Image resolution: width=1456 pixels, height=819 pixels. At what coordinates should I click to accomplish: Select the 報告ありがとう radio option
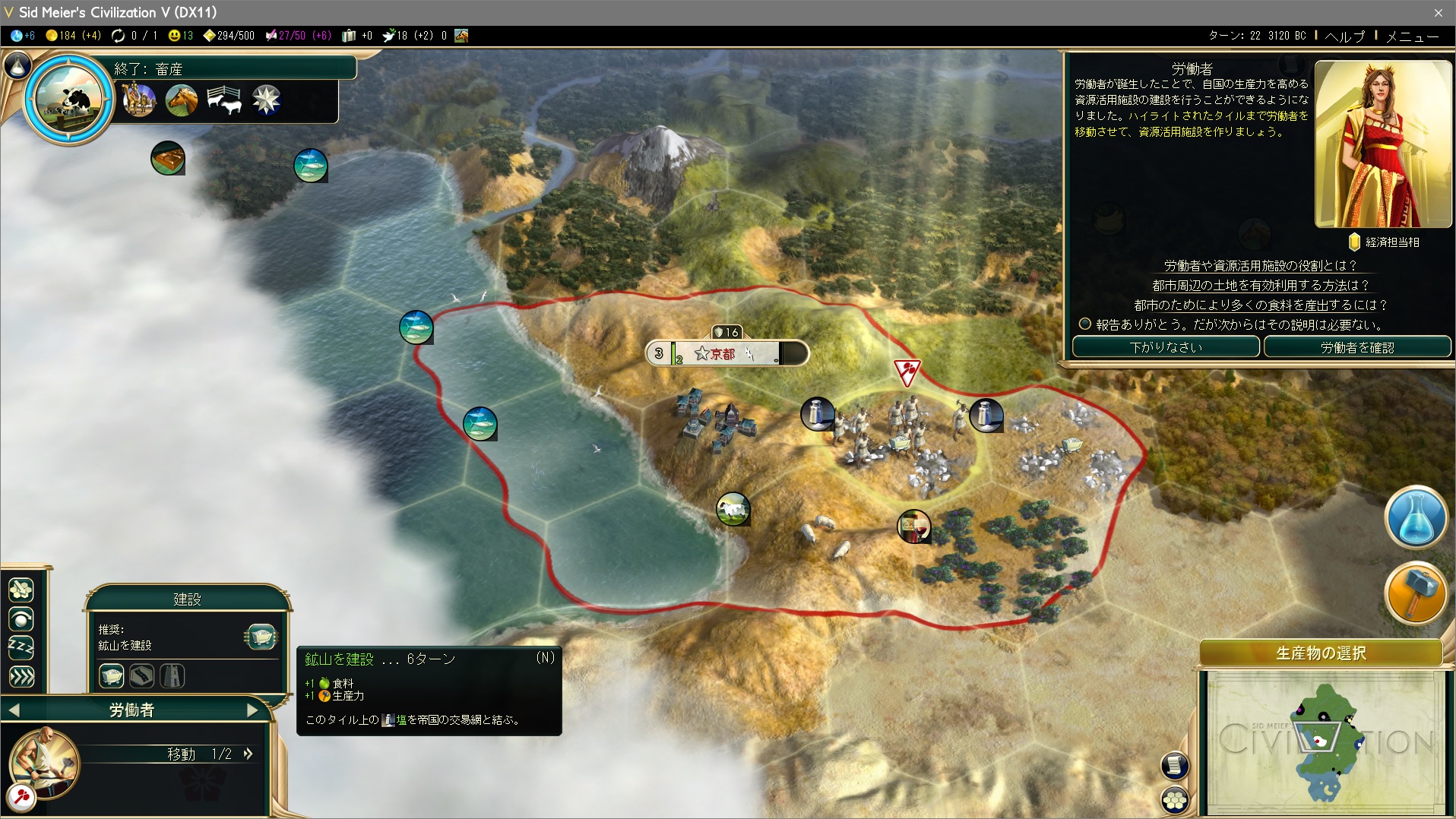[x=1085, y=324]
